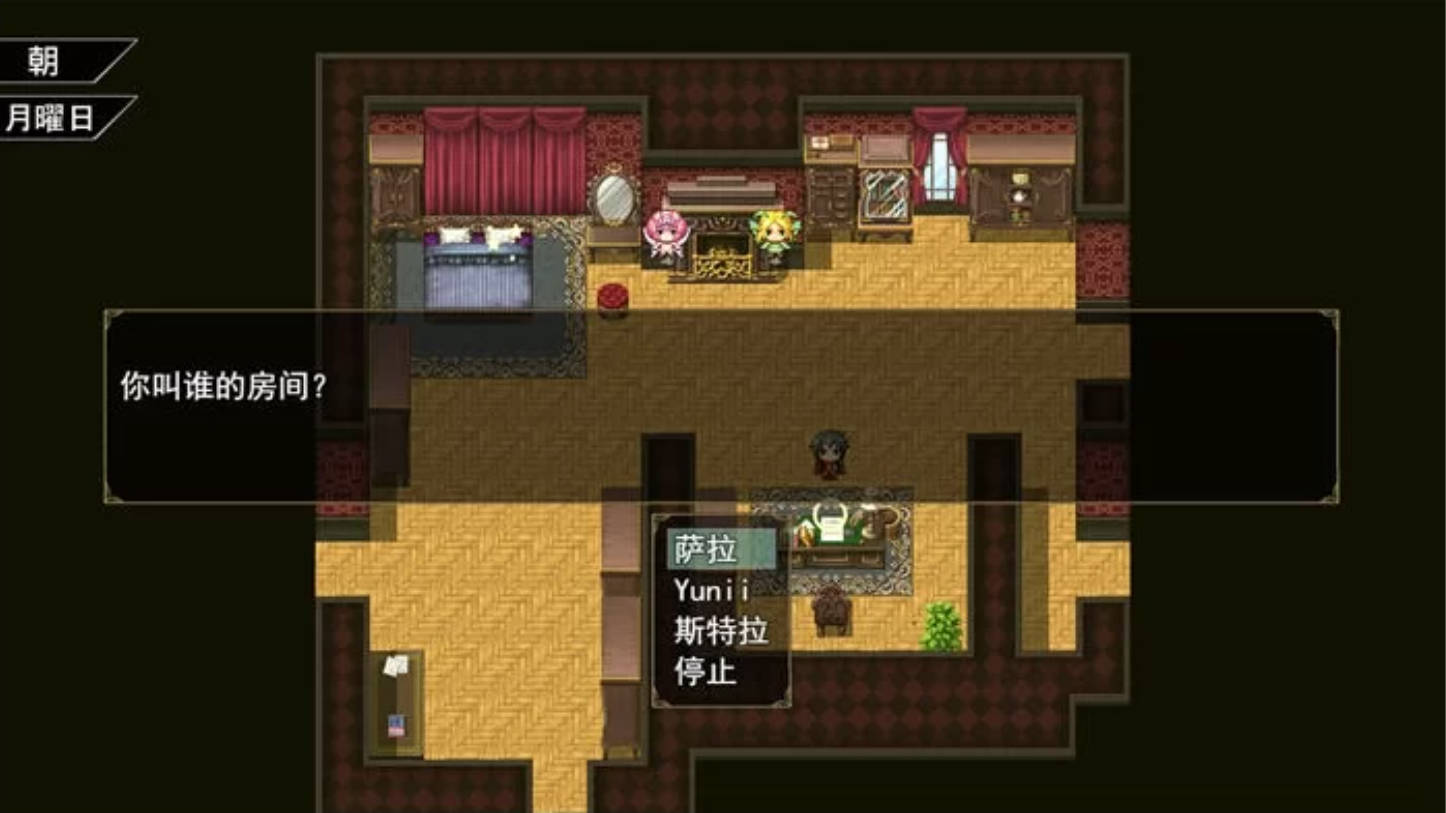Click the green potted plant
This screenshot has height=813, width=1446.
[x=938, y=622]
